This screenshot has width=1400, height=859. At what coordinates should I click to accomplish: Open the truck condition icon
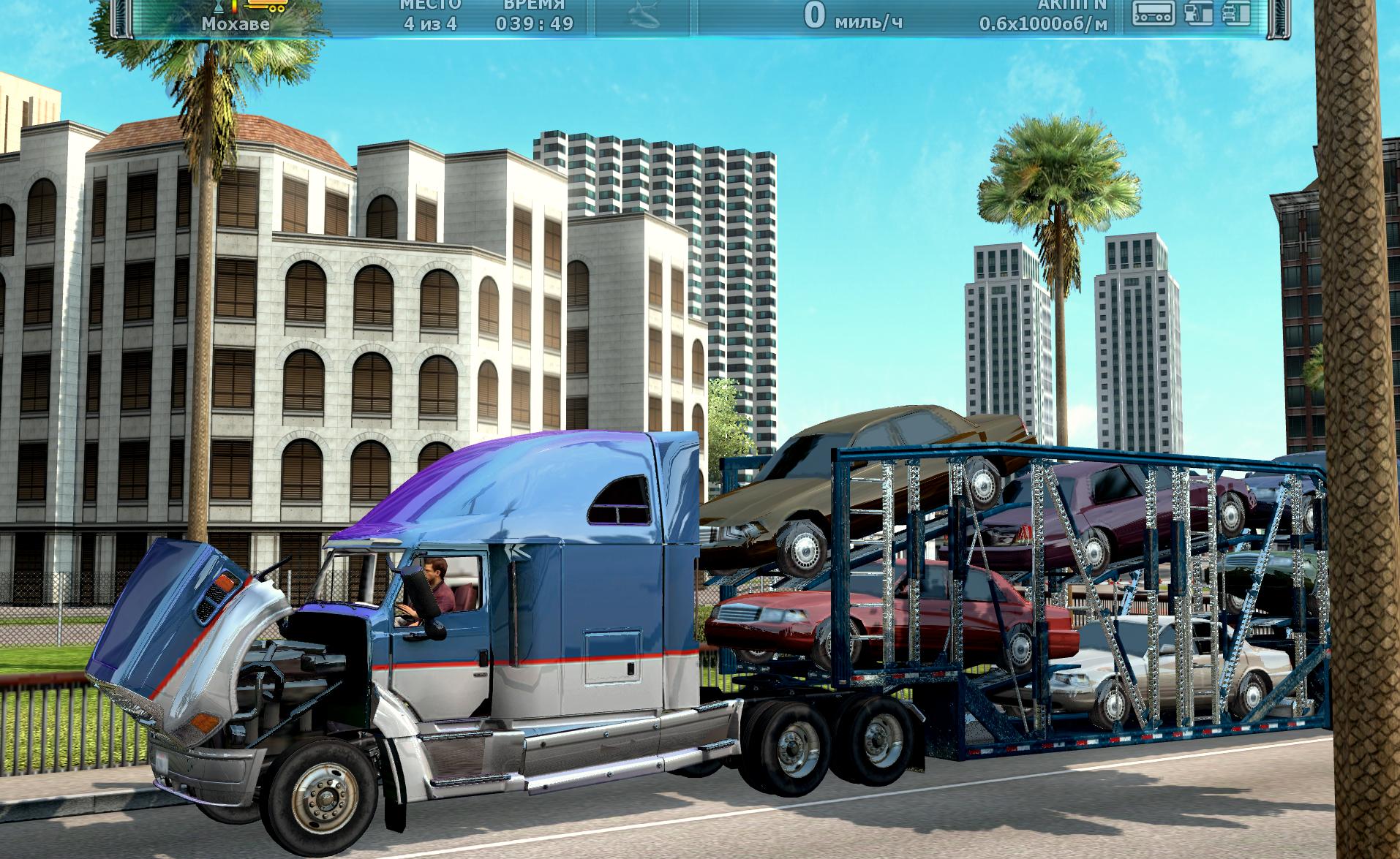tap(1236, 12)
